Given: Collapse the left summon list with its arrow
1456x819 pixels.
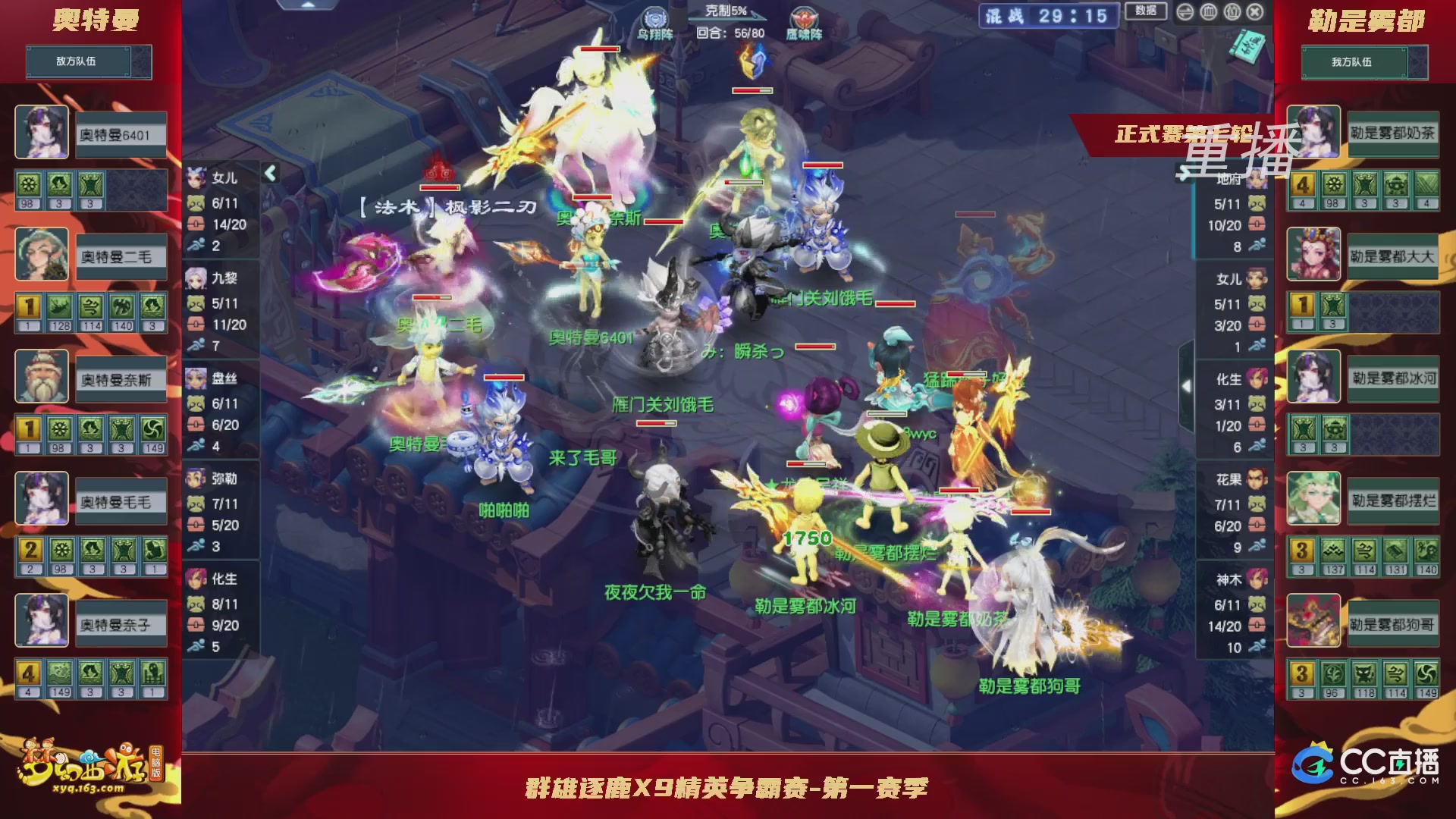Looking at the screenshot, I should (x=270, y=172).
